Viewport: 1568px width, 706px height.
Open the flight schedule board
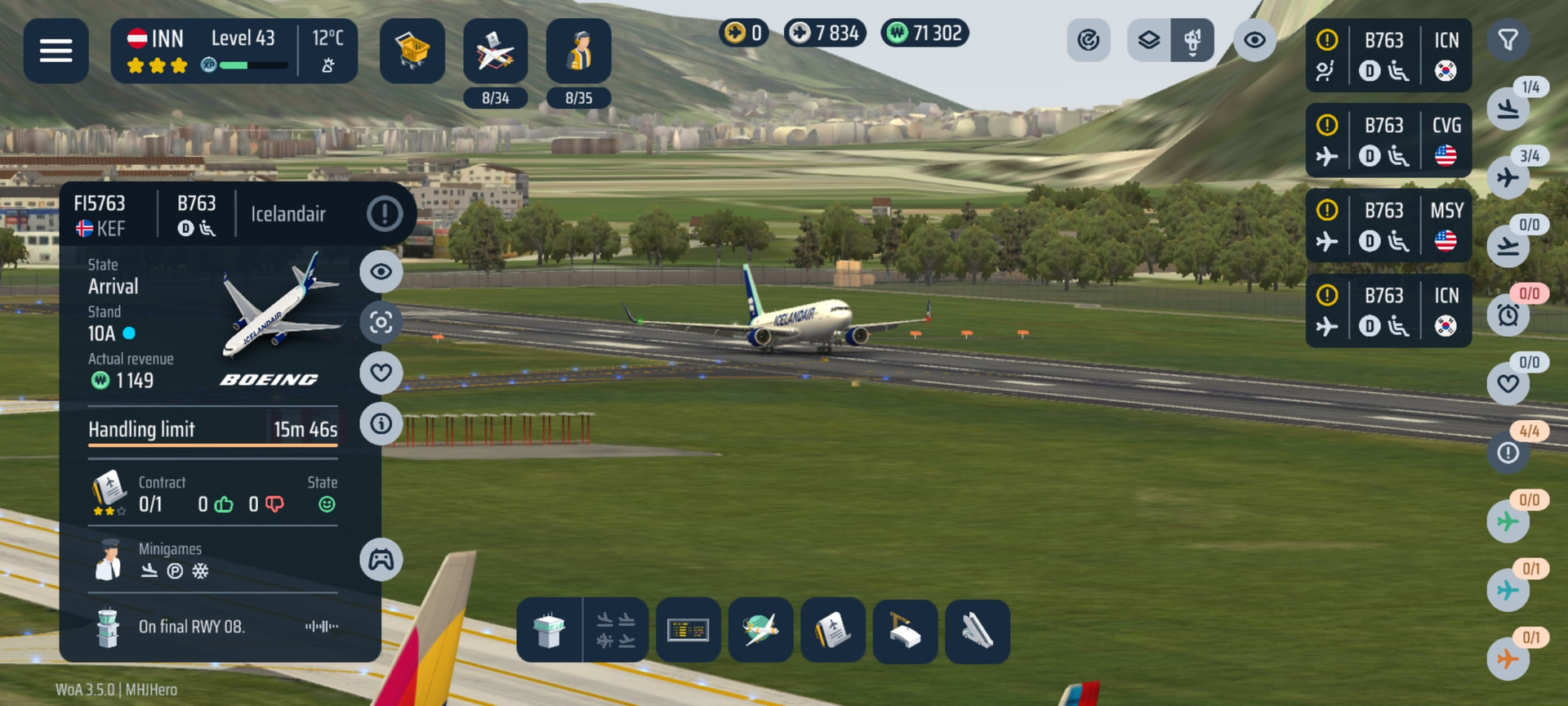pyautogui.click(x=688, y=630)
